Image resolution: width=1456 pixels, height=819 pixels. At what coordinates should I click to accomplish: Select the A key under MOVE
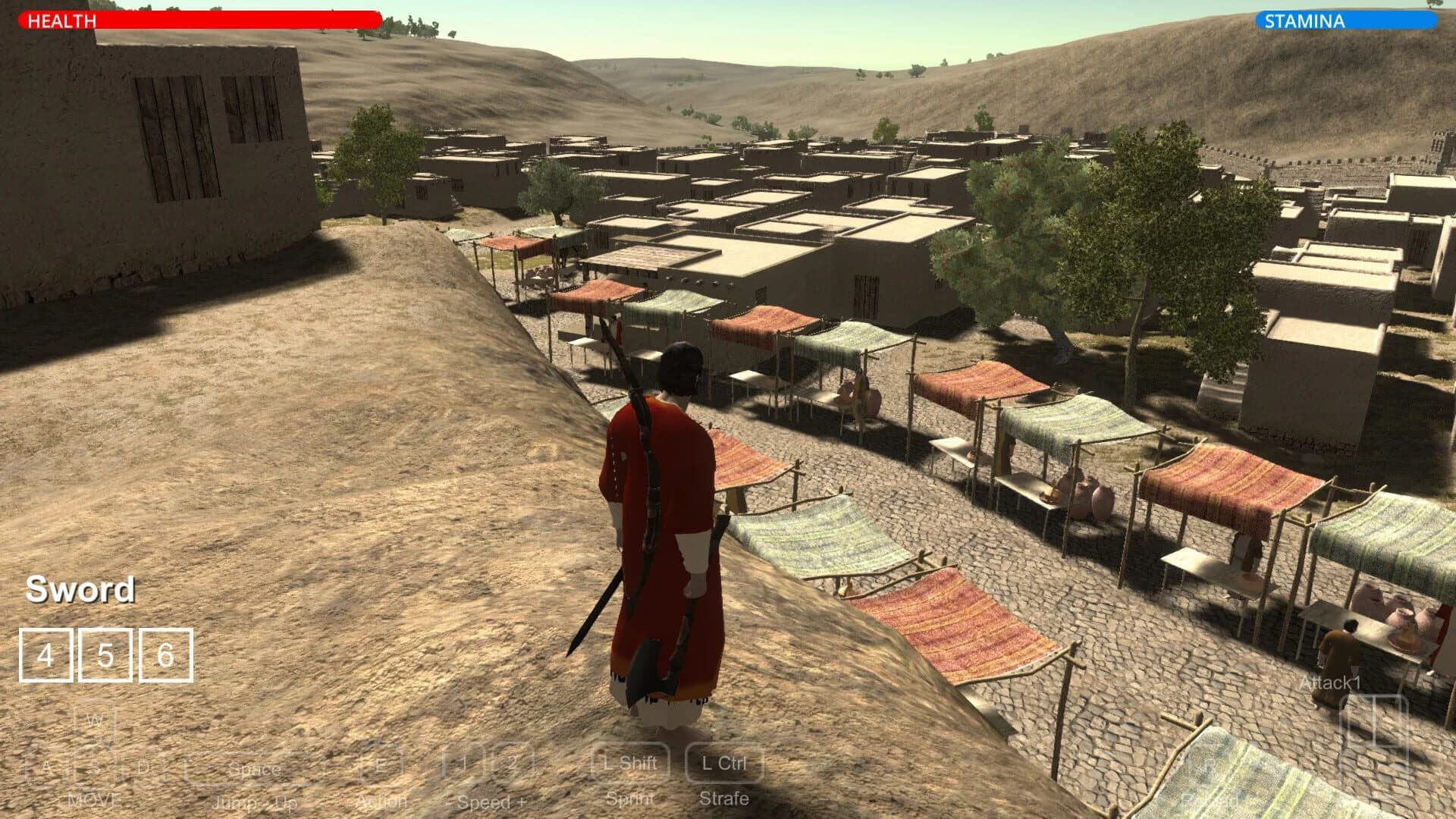[47, 767]
